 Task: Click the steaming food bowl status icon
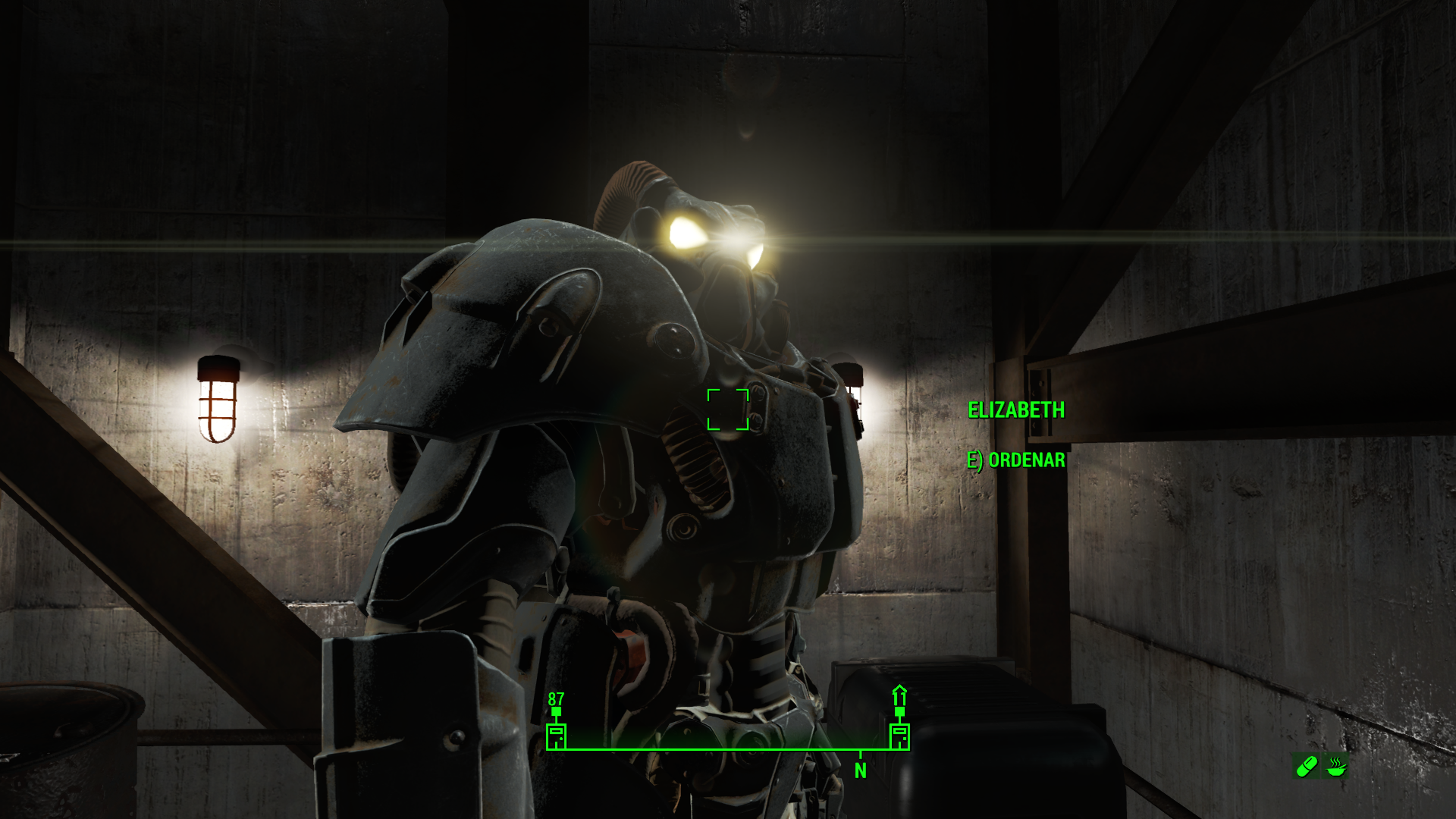[x=1336, y=766]
